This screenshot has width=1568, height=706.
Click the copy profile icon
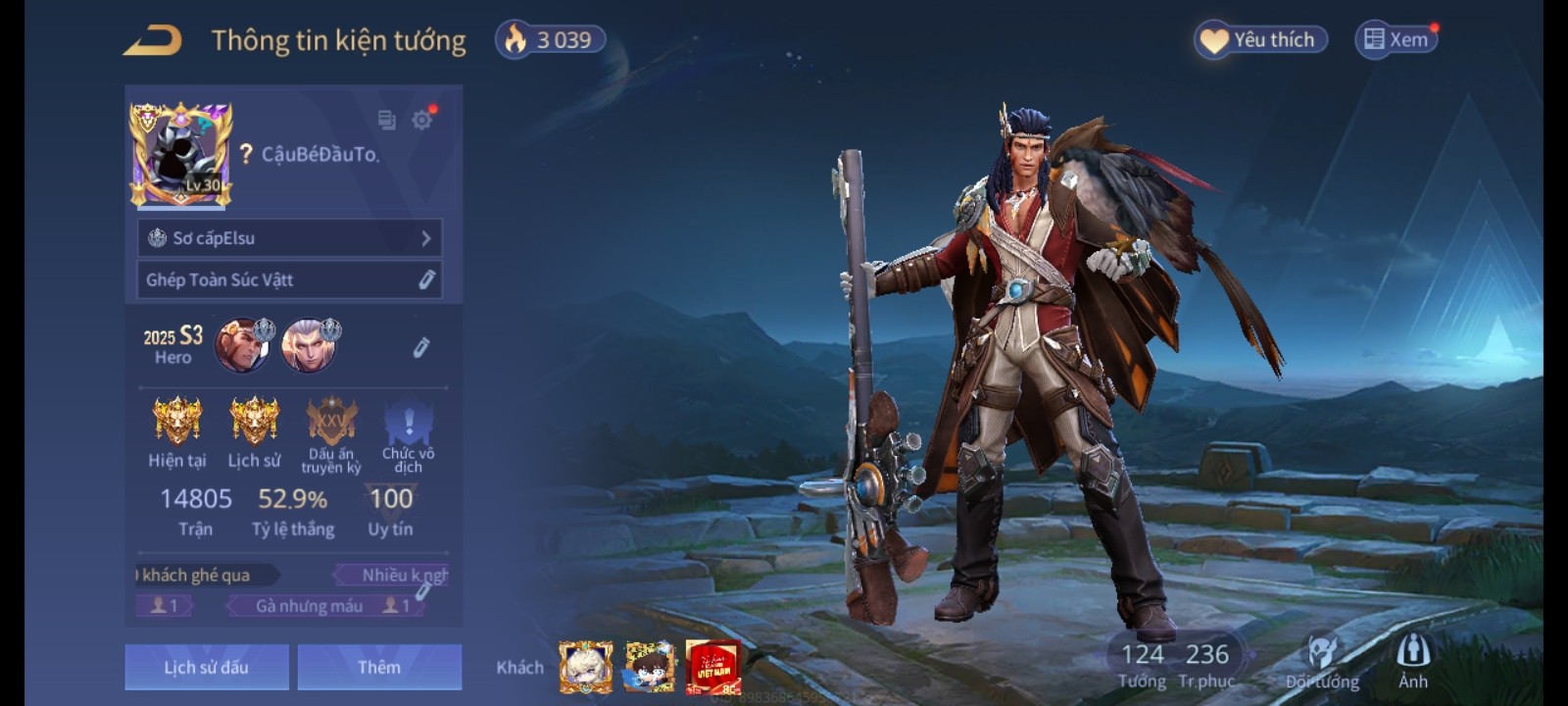[x=386, y=120]
